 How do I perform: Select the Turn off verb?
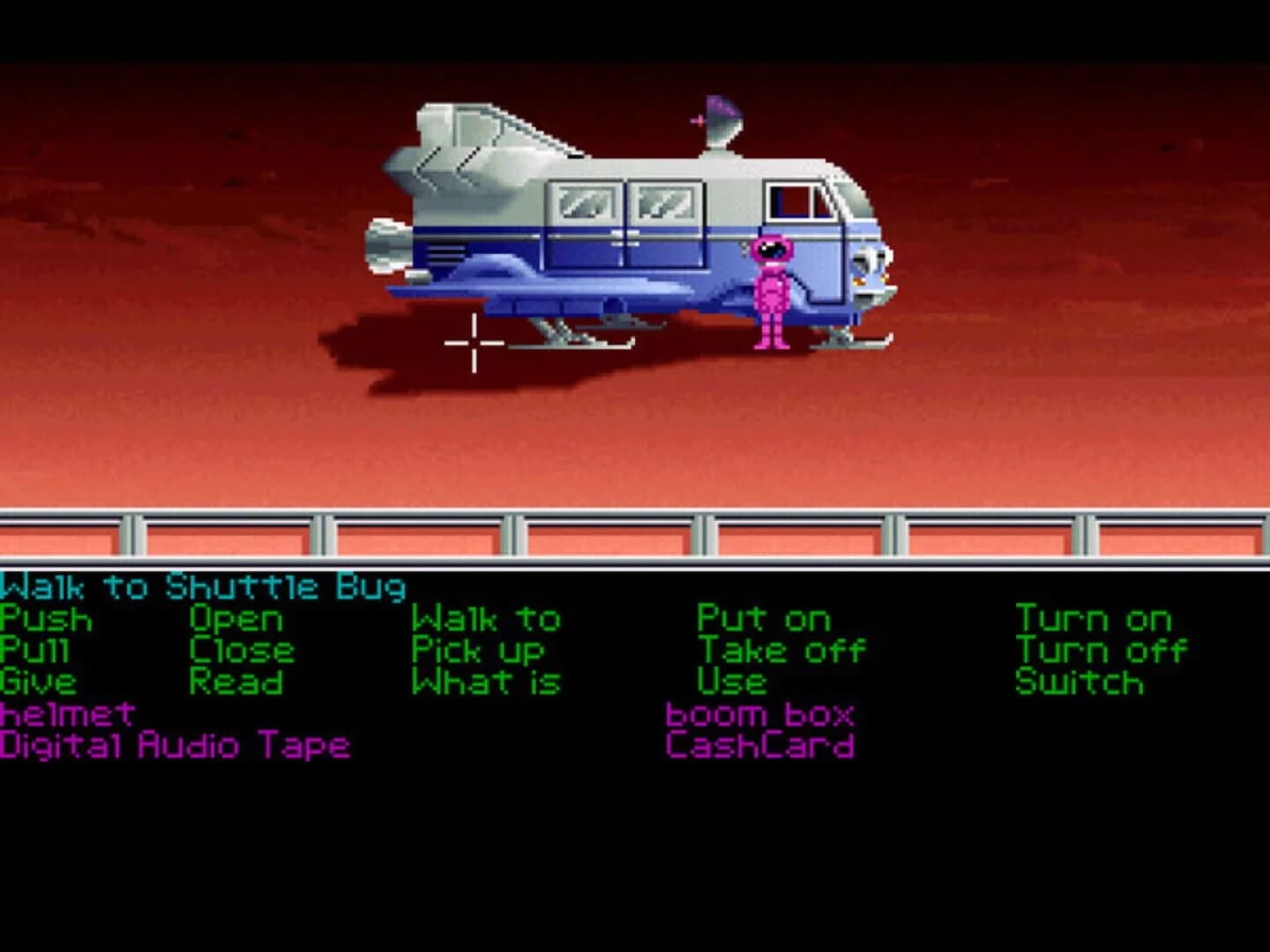pyautogui.click(x=1102, y=651)
